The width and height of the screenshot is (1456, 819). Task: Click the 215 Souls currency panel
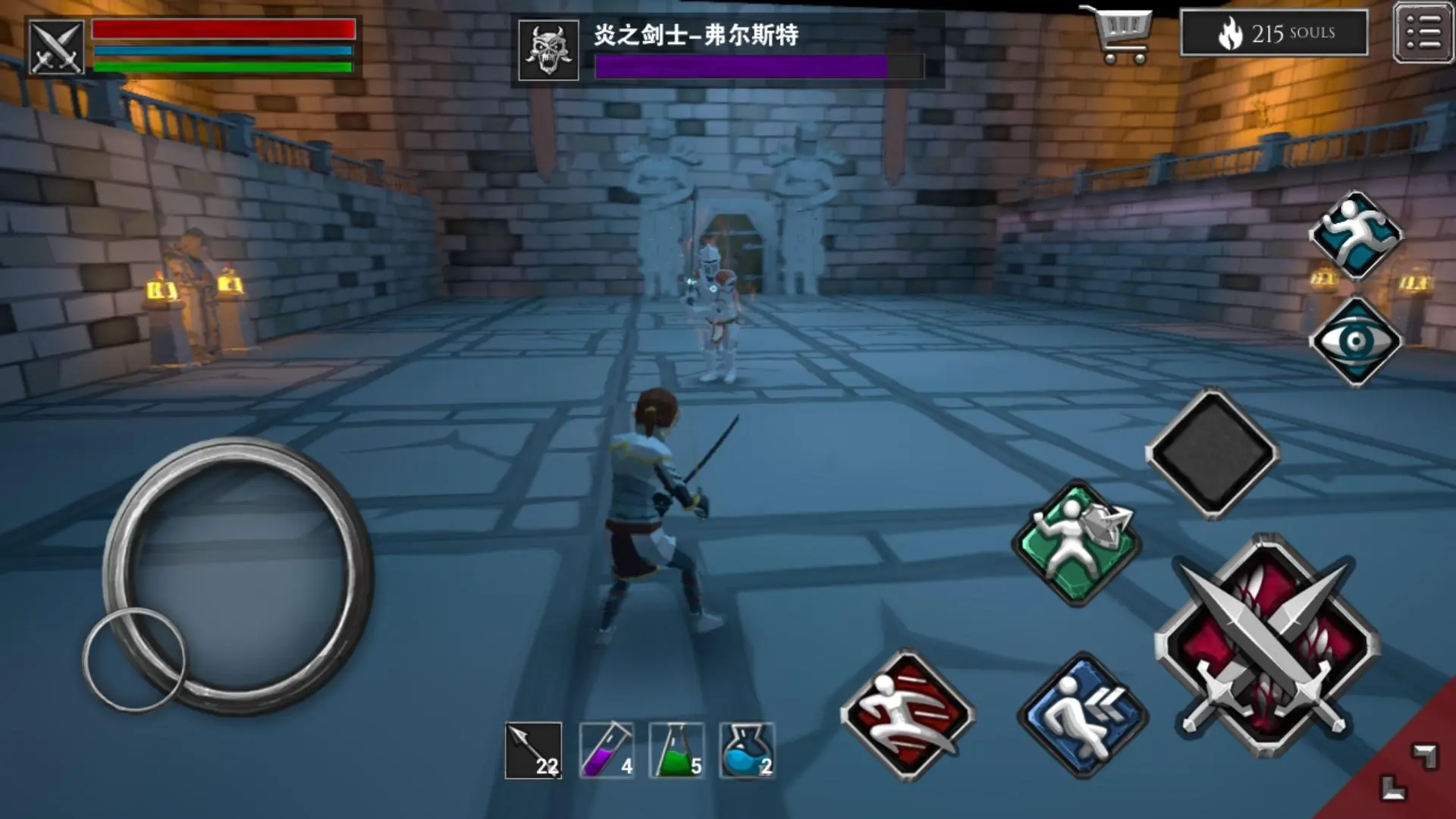coord(1274,33)
